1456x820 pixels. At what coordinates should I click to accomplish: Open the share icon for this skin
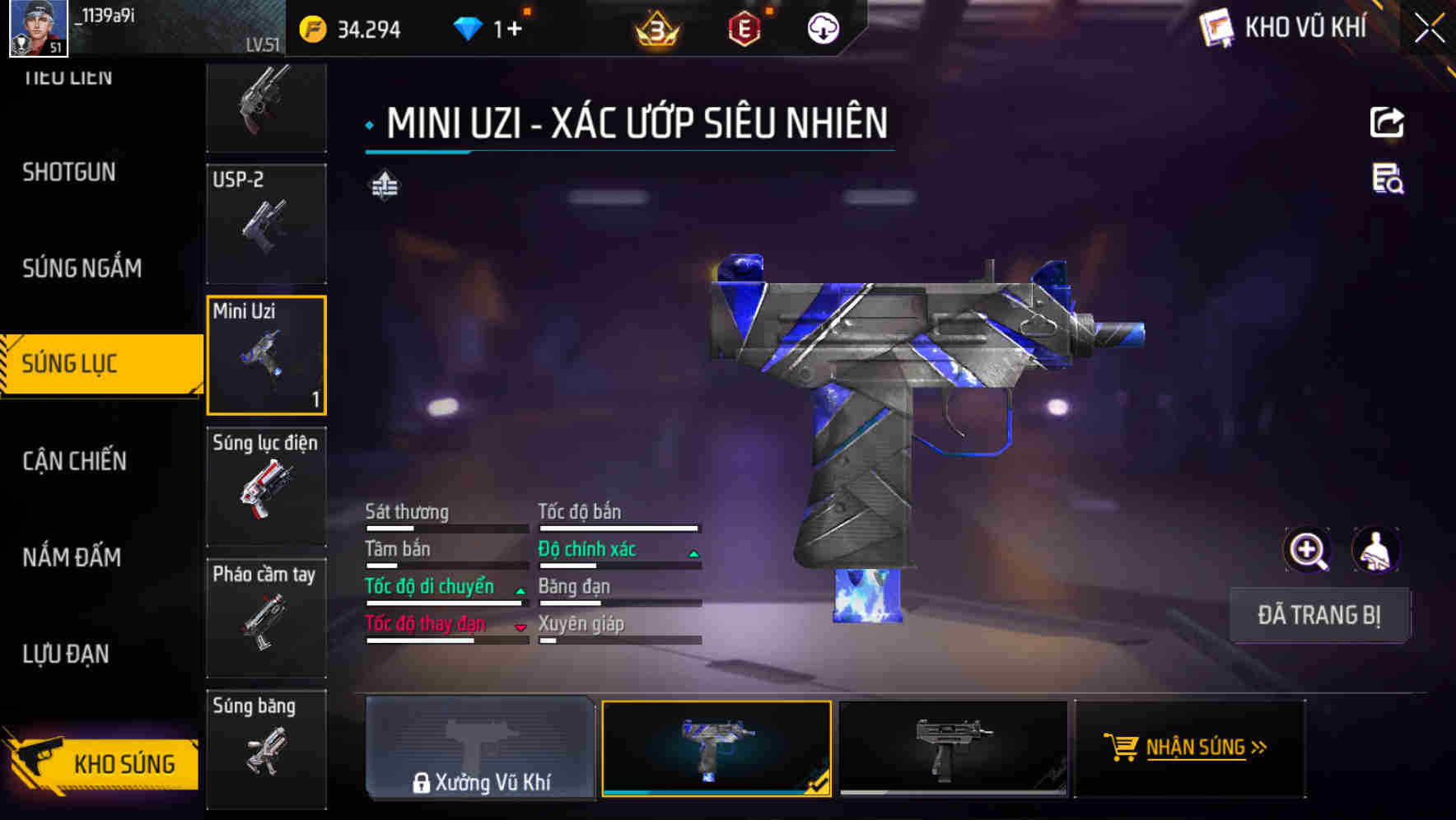pos(1388,122)
